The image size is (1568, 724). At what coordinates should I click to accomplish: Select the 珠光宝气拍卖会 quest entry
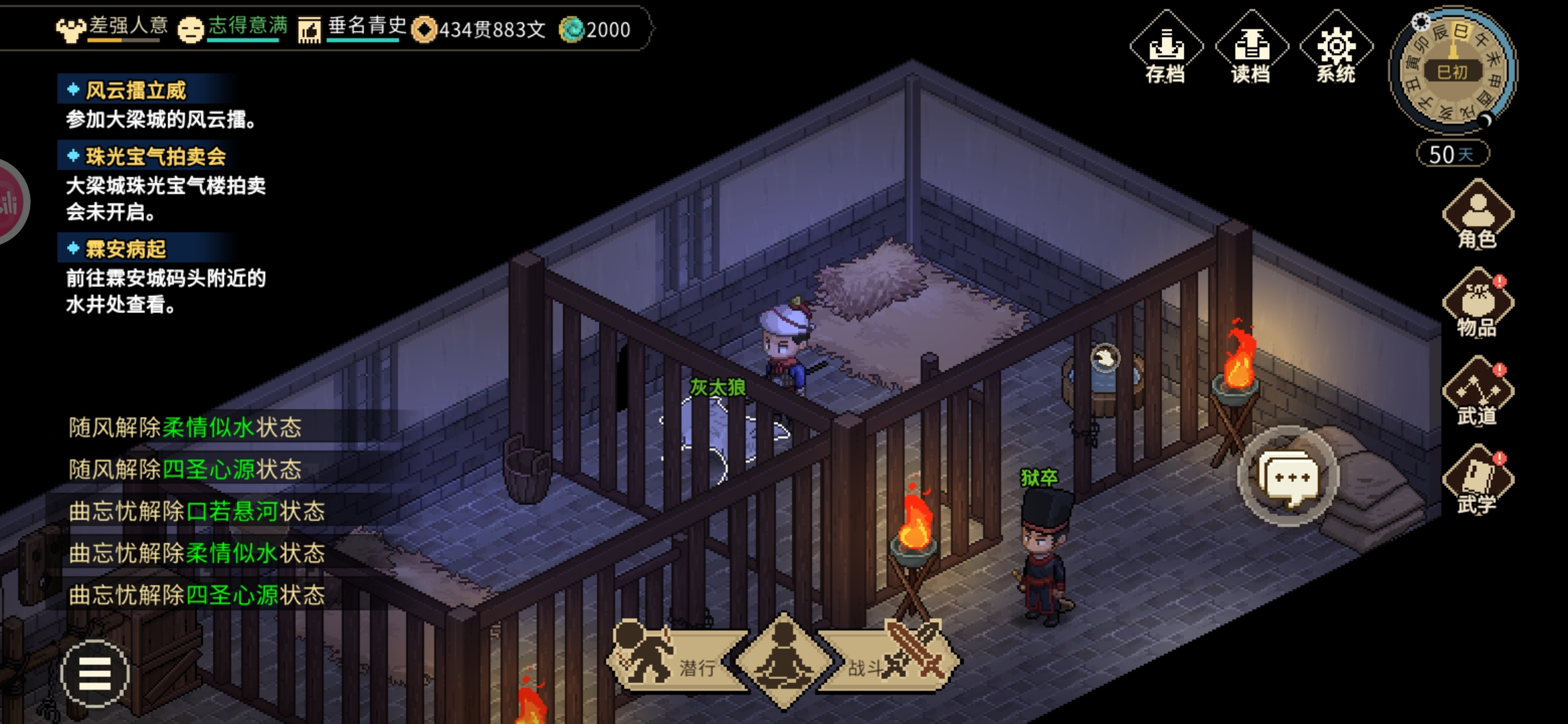click(x=155, y=156)
